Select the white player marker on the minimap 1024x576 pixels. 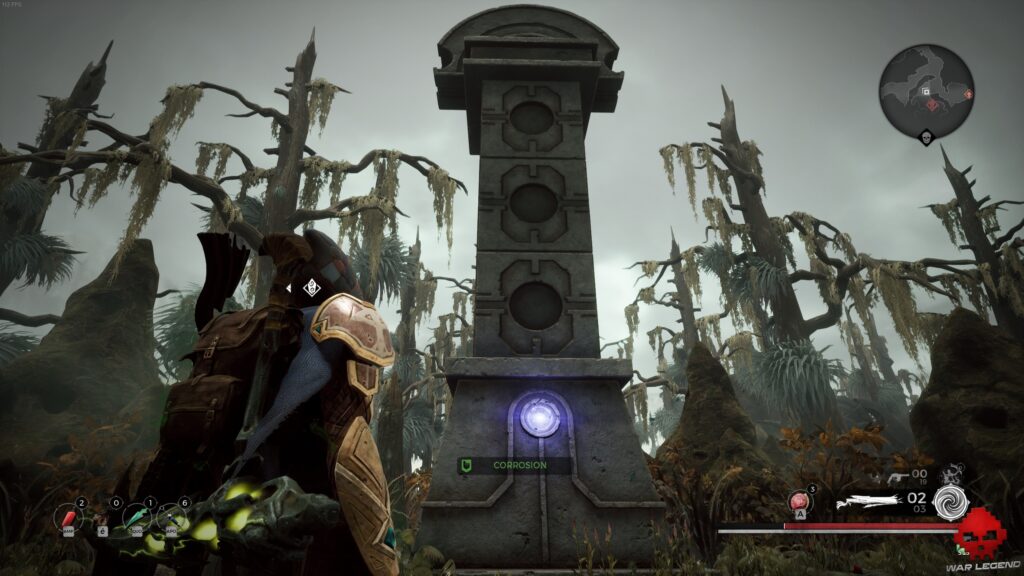[925, 91]
